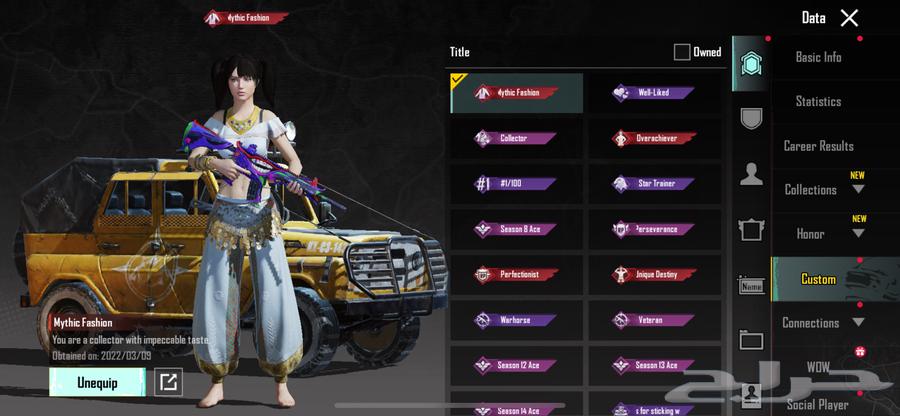Screen dimensions: 900x416
Task: Open the Statistics section
Action: point(818,101)
